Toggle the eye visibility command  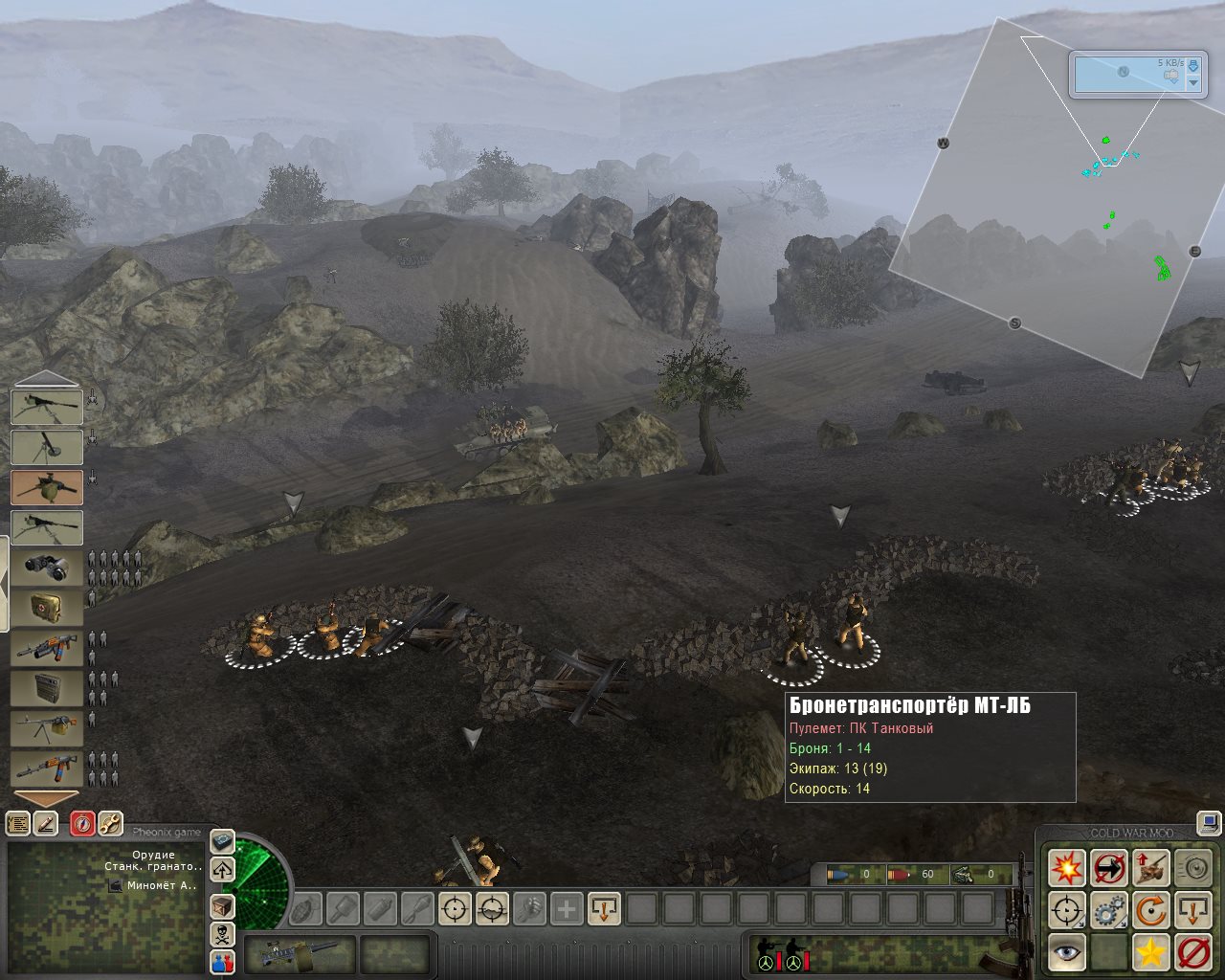pyautogui.click(x=1066, y=952)
